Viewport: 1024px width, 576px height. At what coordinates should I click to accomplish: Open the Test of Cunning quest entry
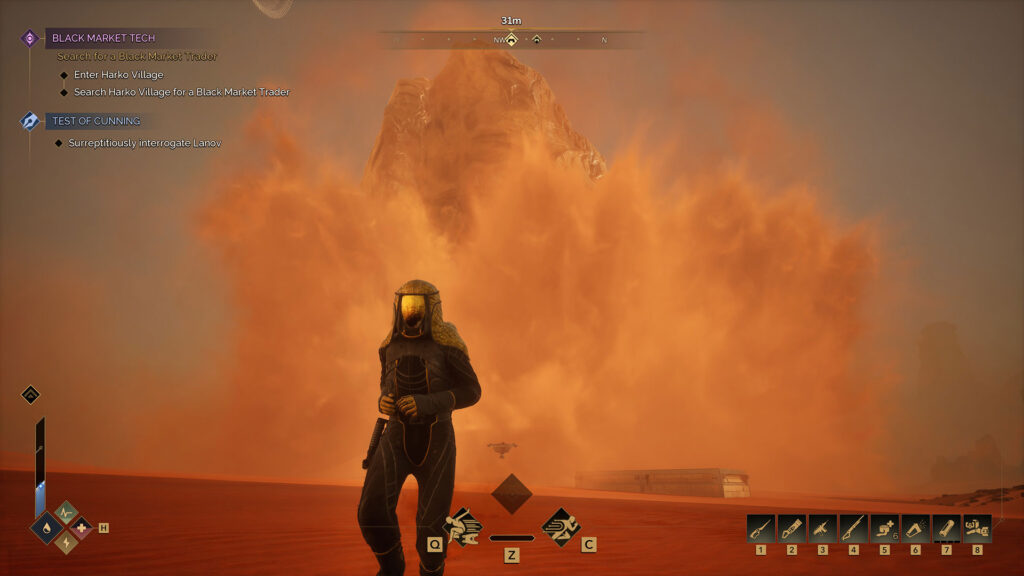(x=96, y=121)
